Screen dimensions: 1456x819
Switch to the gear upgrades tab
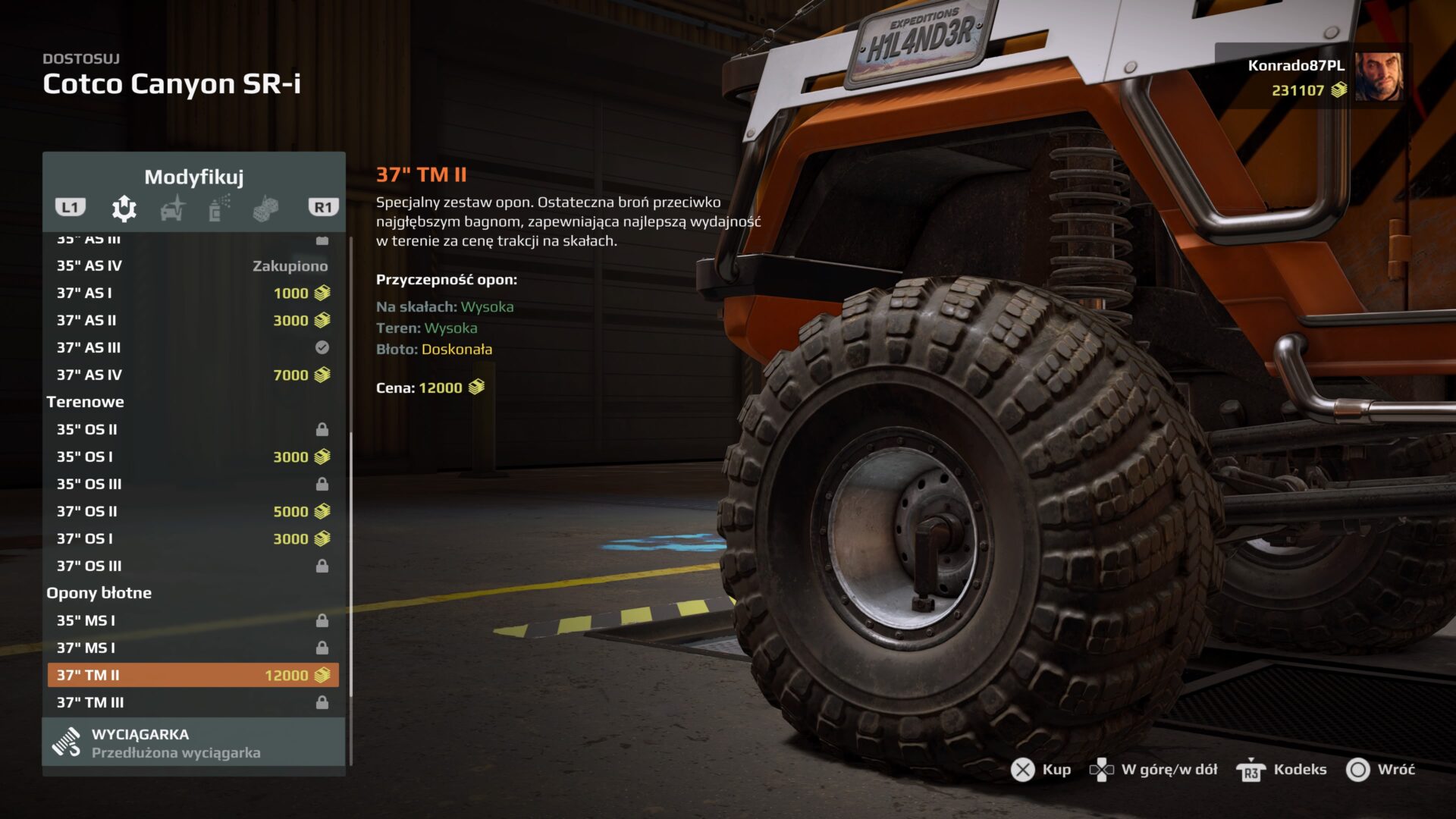click(124, 208)
